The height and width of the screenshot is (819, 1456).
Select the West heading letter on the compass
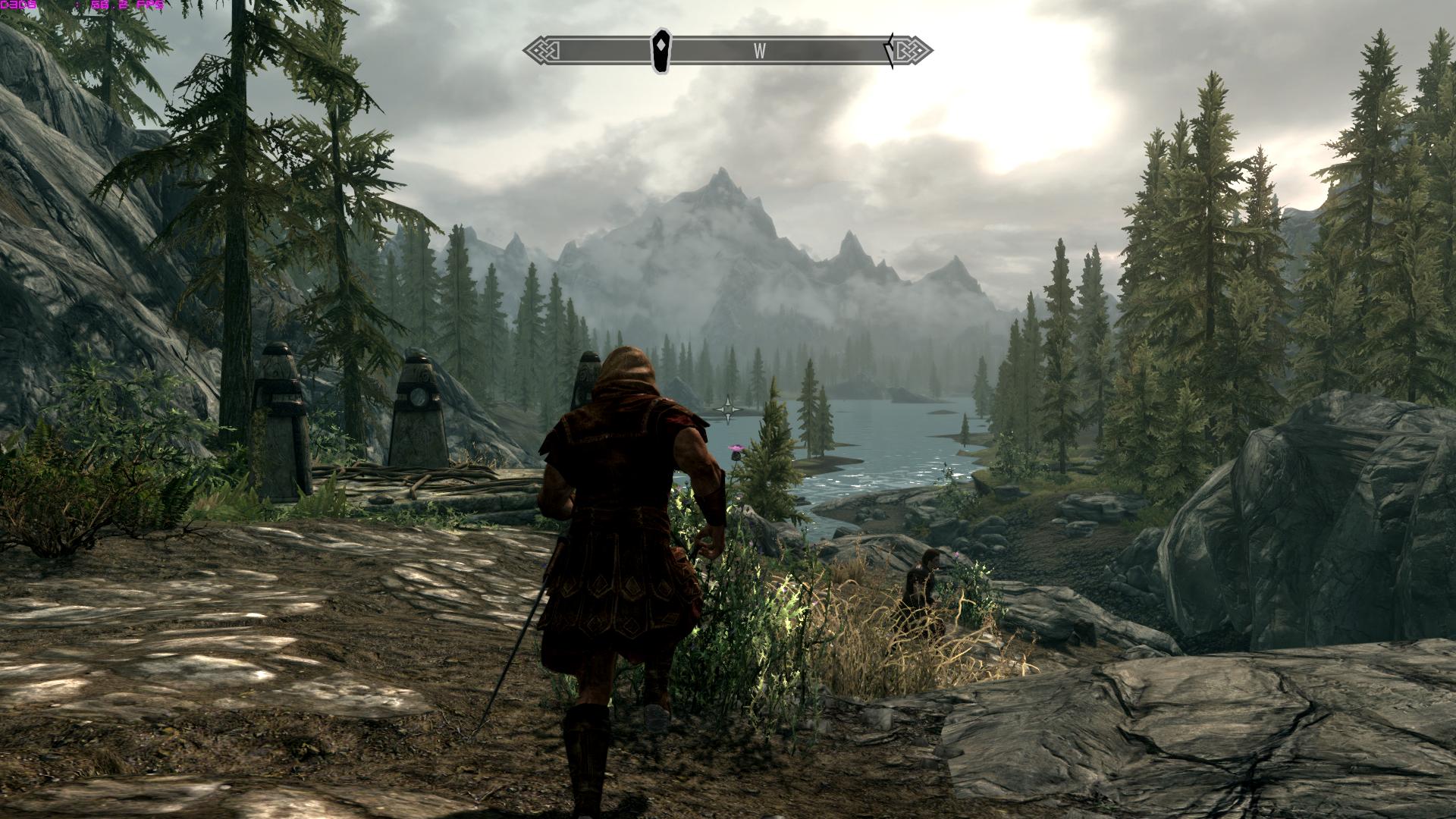pos(759,51)
